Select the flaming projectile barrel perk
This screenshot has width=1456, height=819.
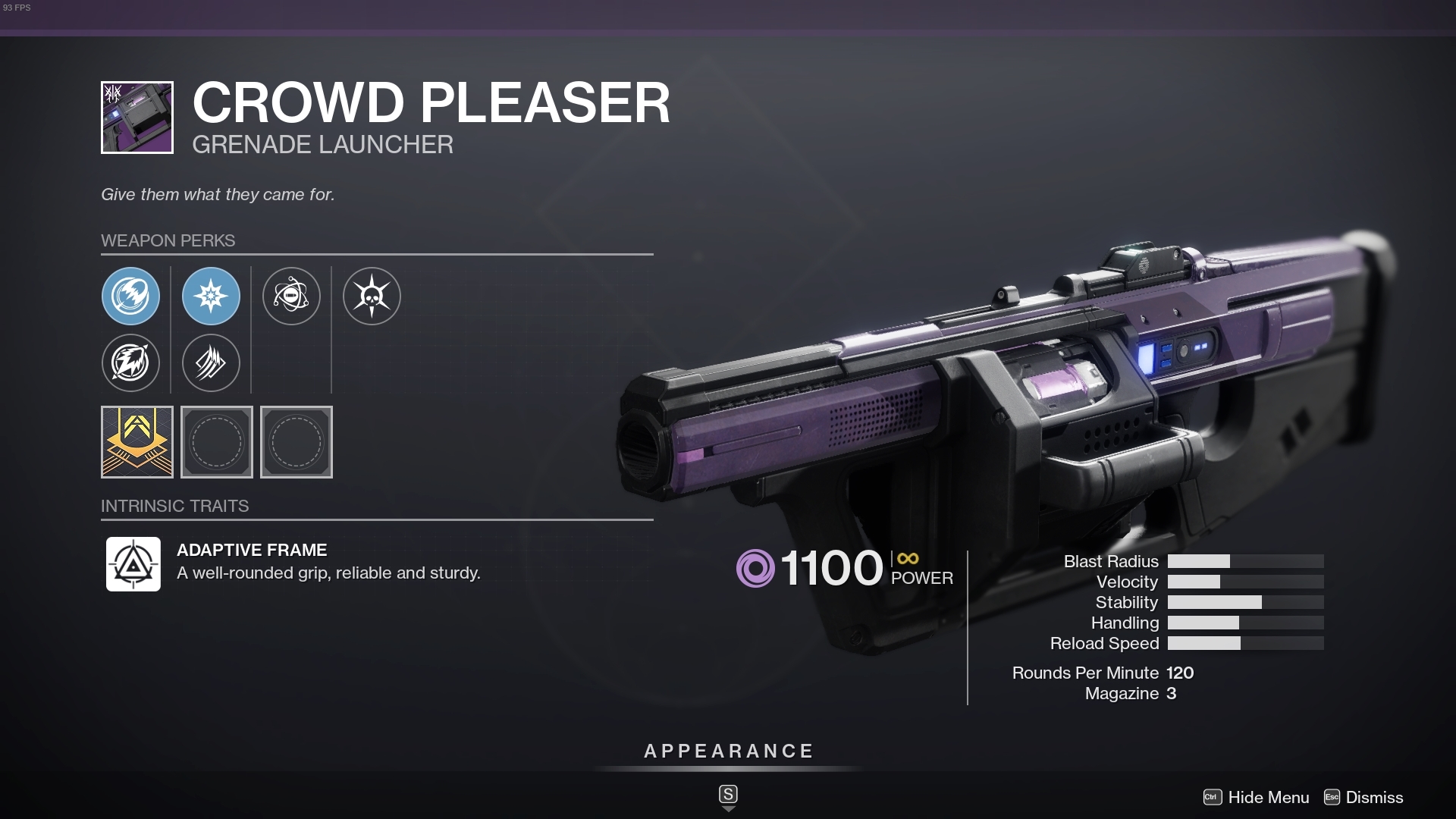[x=131, y=297]
